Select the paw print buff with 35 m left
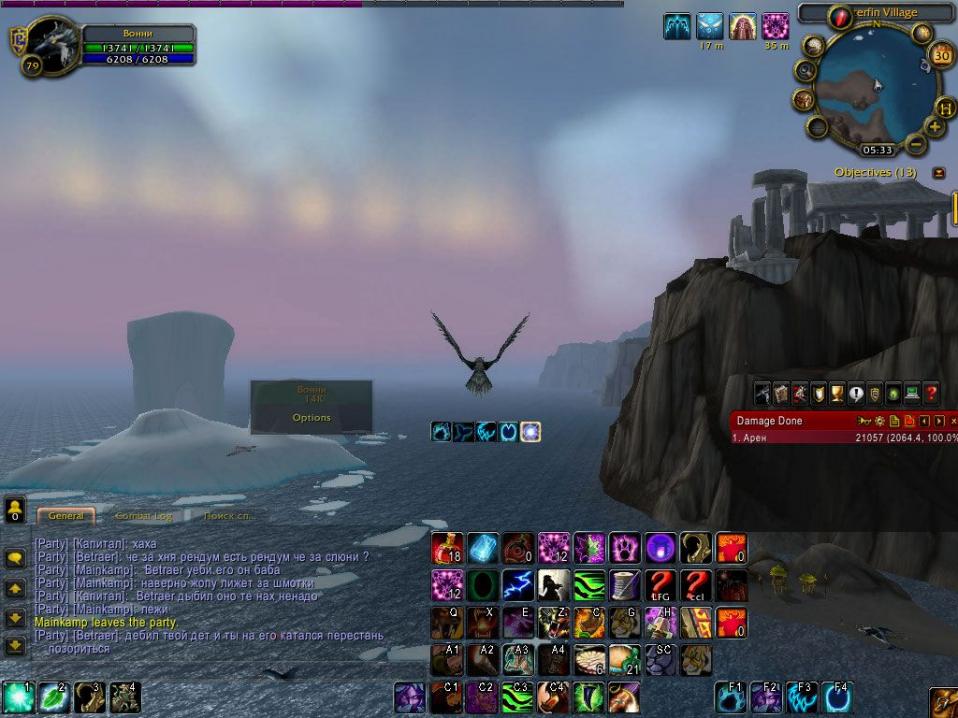This screenshot has height=718, width=958. click(x=776, y=27)
